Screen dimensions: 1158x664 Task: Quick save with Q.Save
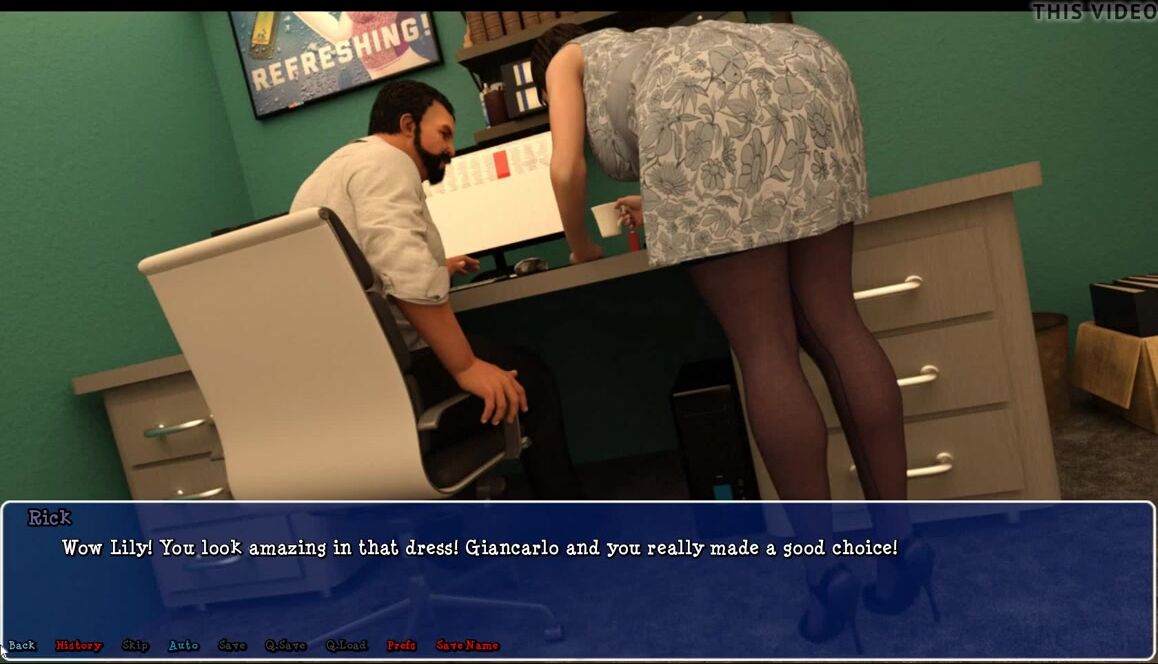pyautogui.click(x=285, y=646)
